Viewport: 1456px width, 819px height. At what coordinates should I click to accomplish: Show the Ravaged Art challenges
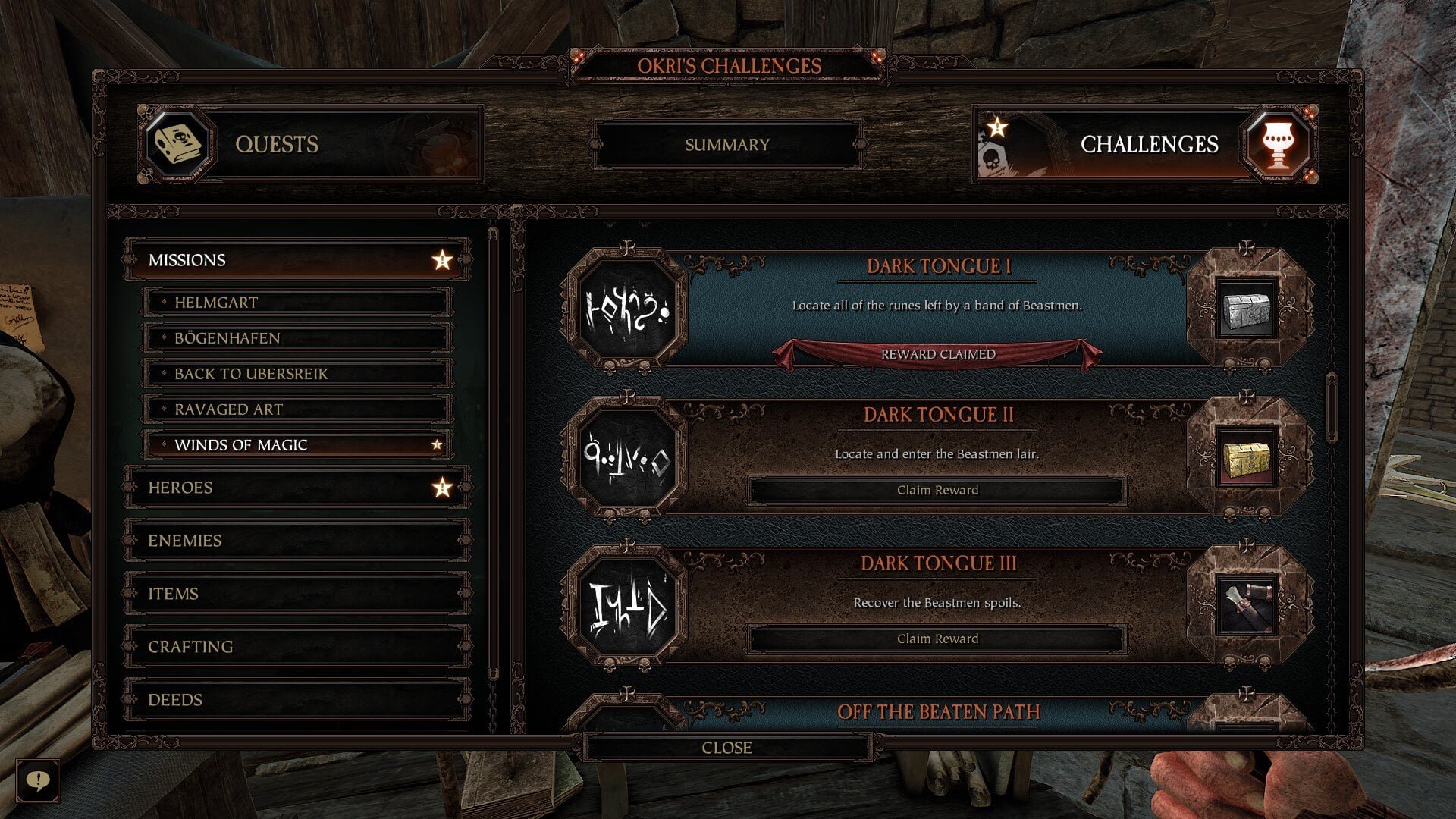pyautogui.click(x=297, y=409)
